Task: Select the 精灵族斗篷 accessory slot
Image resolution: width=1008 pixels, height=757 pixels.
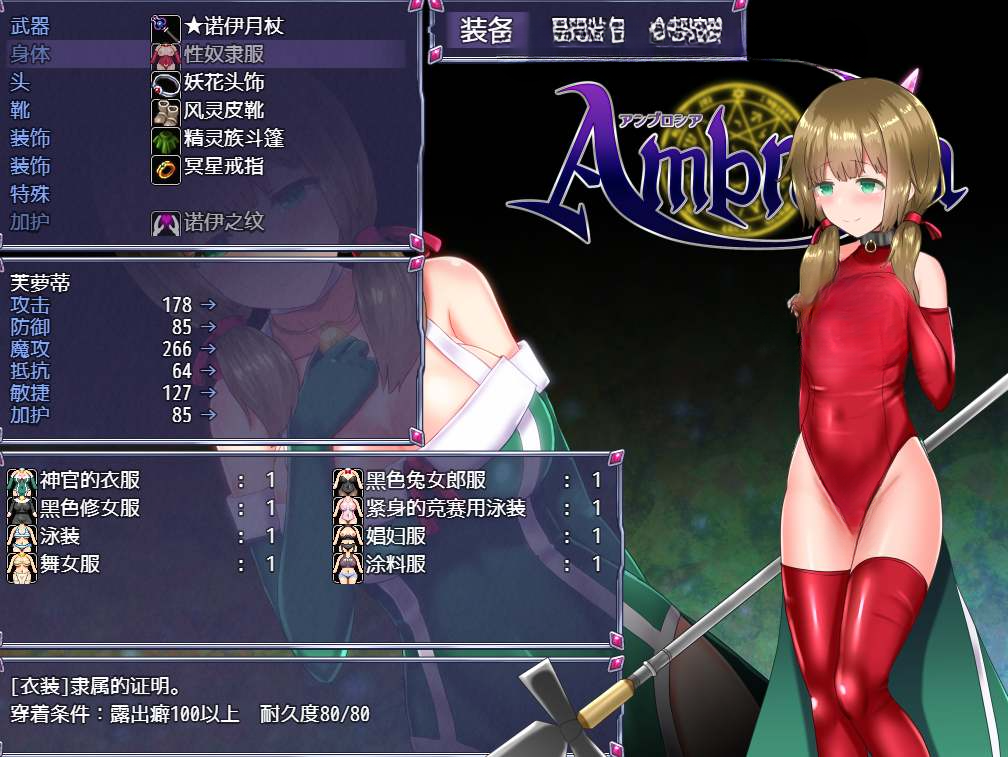Action: point(208,138)
